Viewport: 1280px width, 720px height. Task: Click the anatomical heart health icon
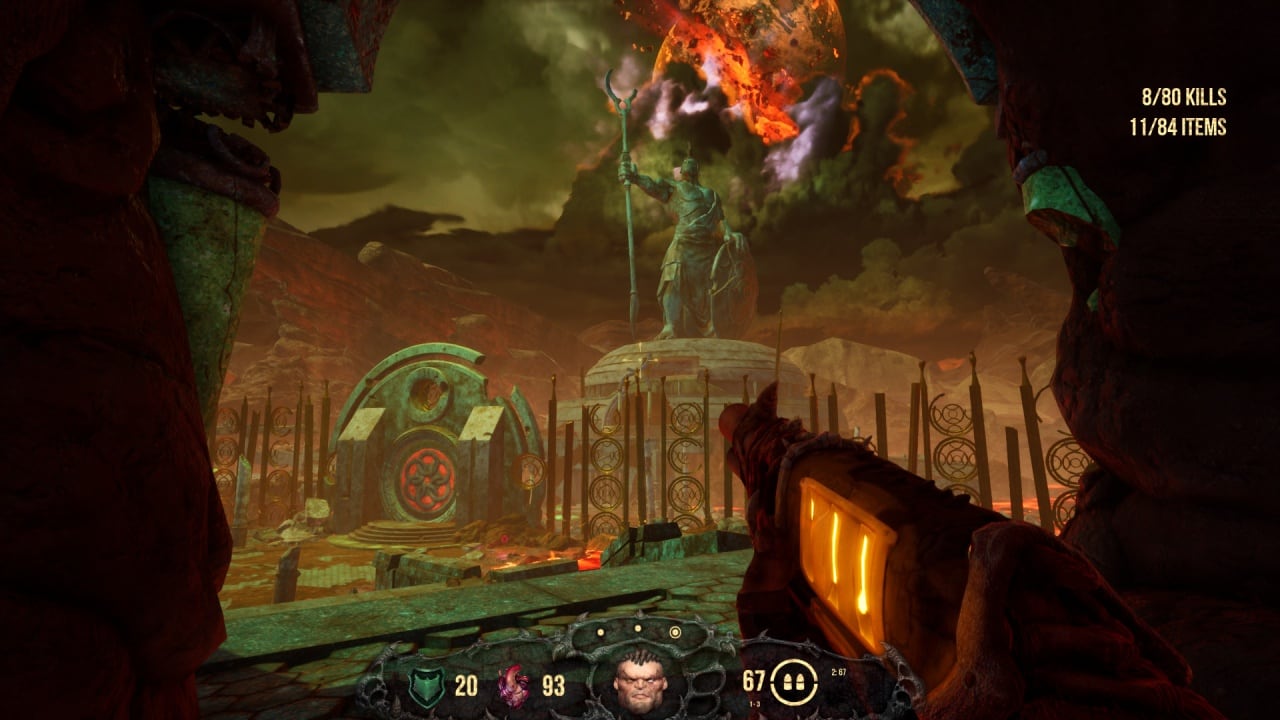pos(514,686)
